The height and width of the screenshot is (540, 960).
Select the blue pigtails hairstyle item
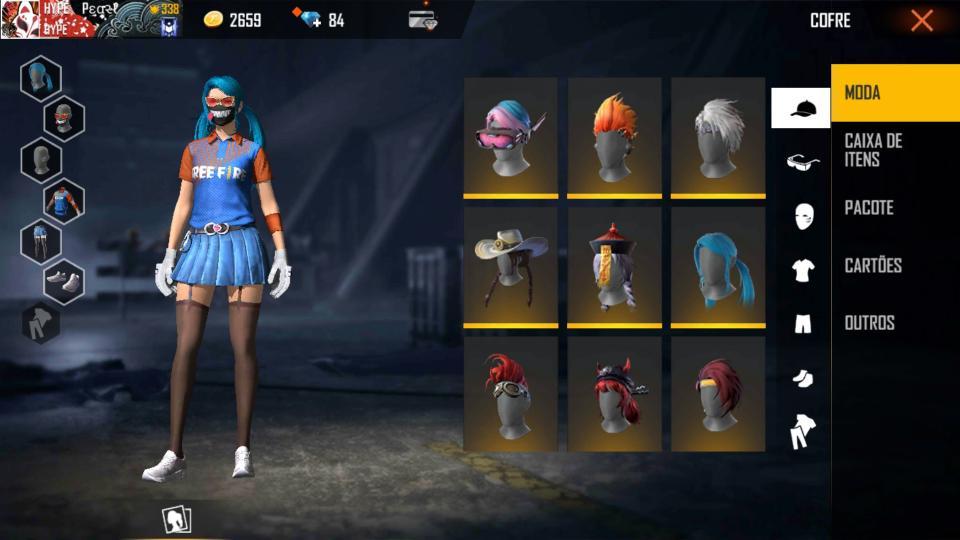pos(718,266)
